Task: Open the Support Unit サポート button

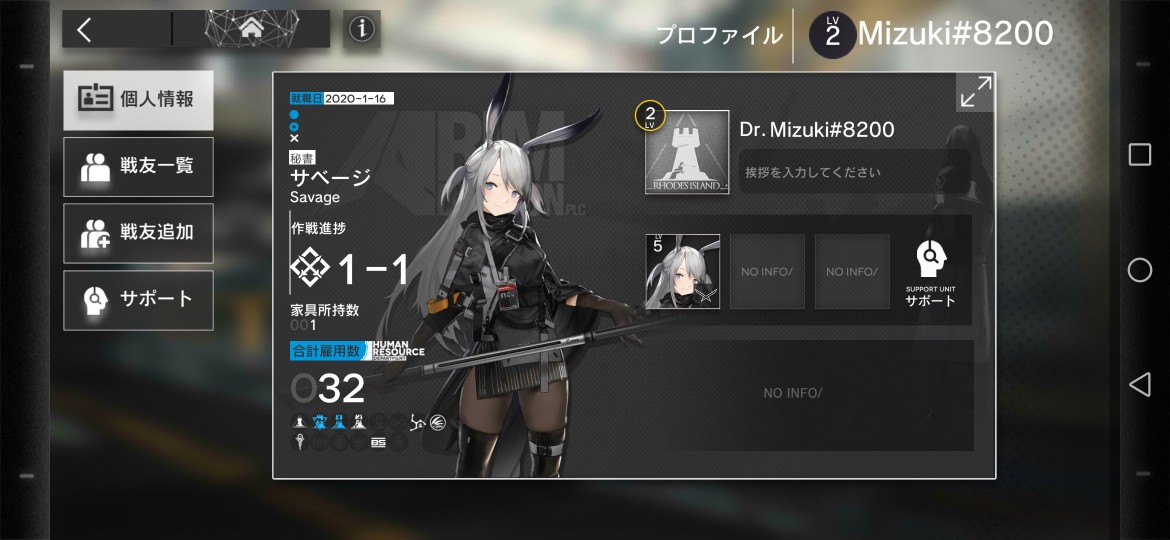Action: point(930,272)
